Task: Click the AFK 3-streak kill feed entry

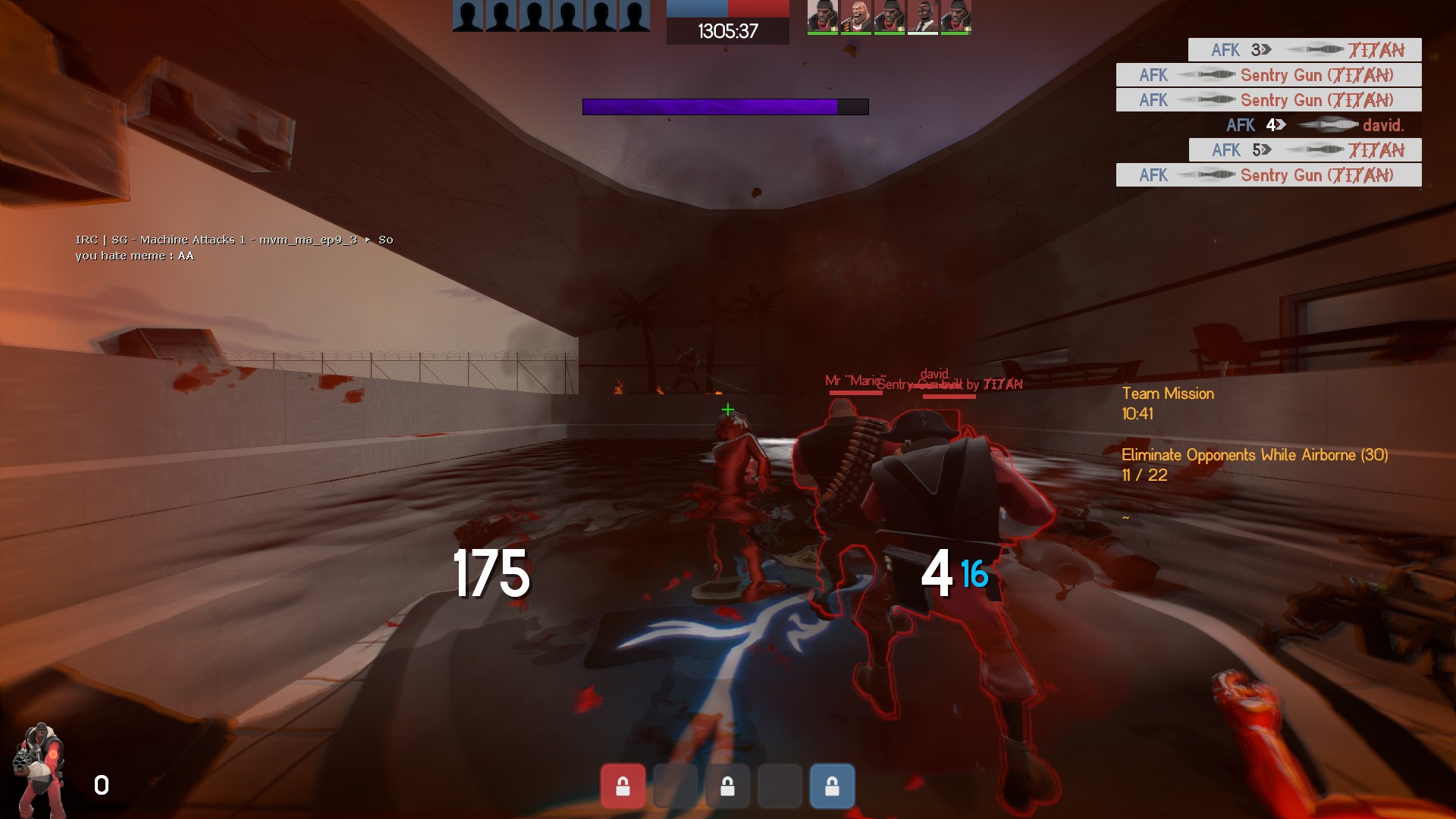Action: coord(1304,50)
